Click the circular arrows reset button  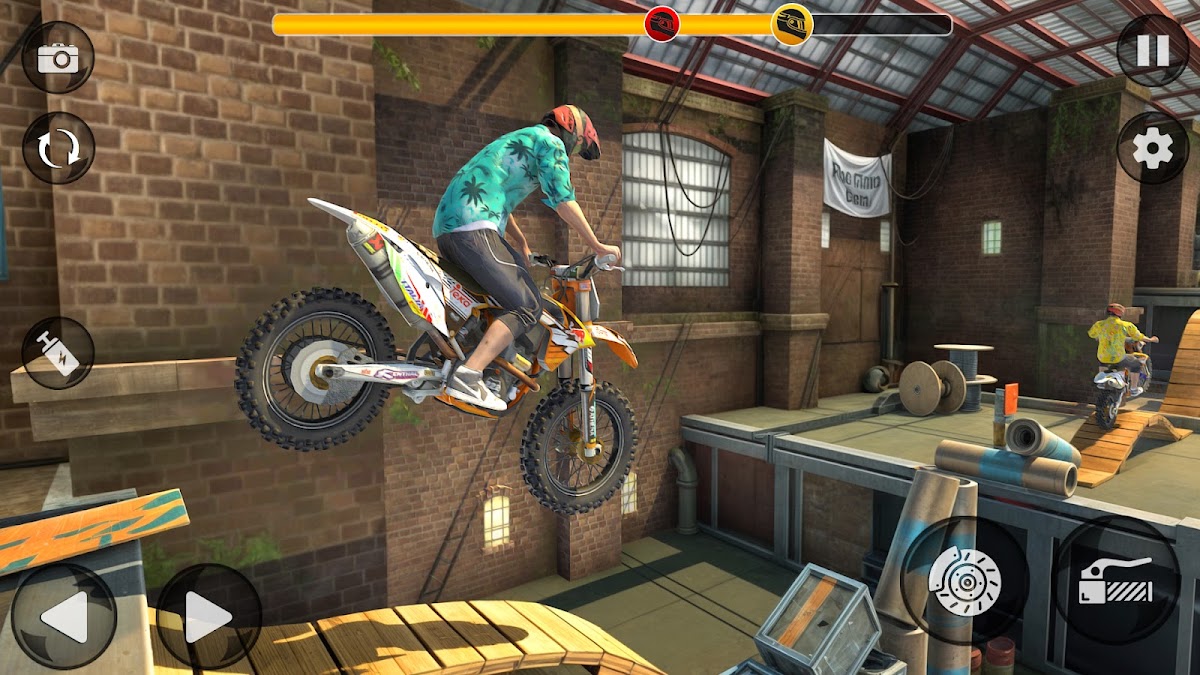(58, 148)
